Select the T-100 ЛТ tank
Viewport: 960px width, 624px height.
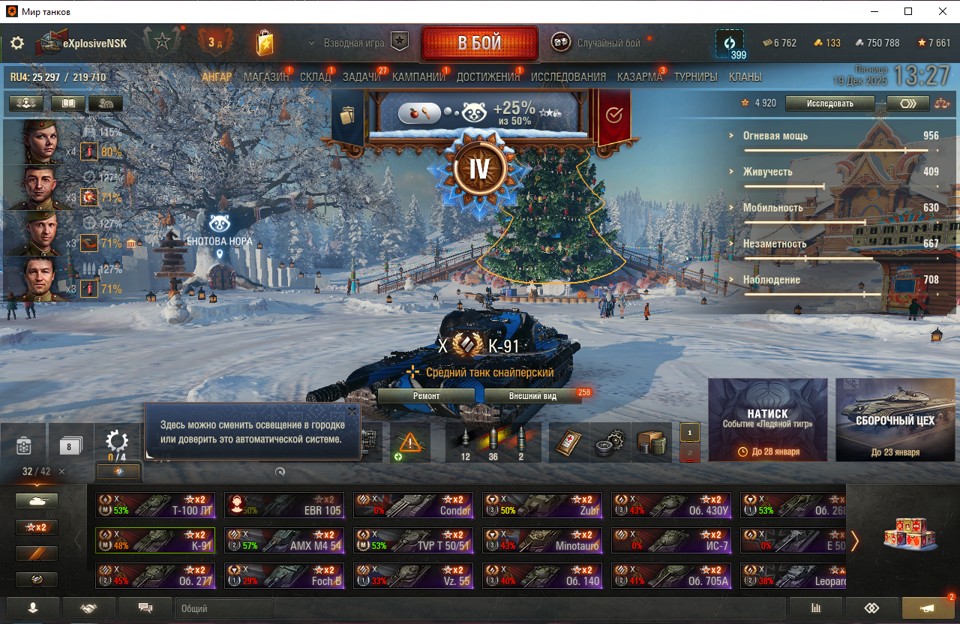155,505
